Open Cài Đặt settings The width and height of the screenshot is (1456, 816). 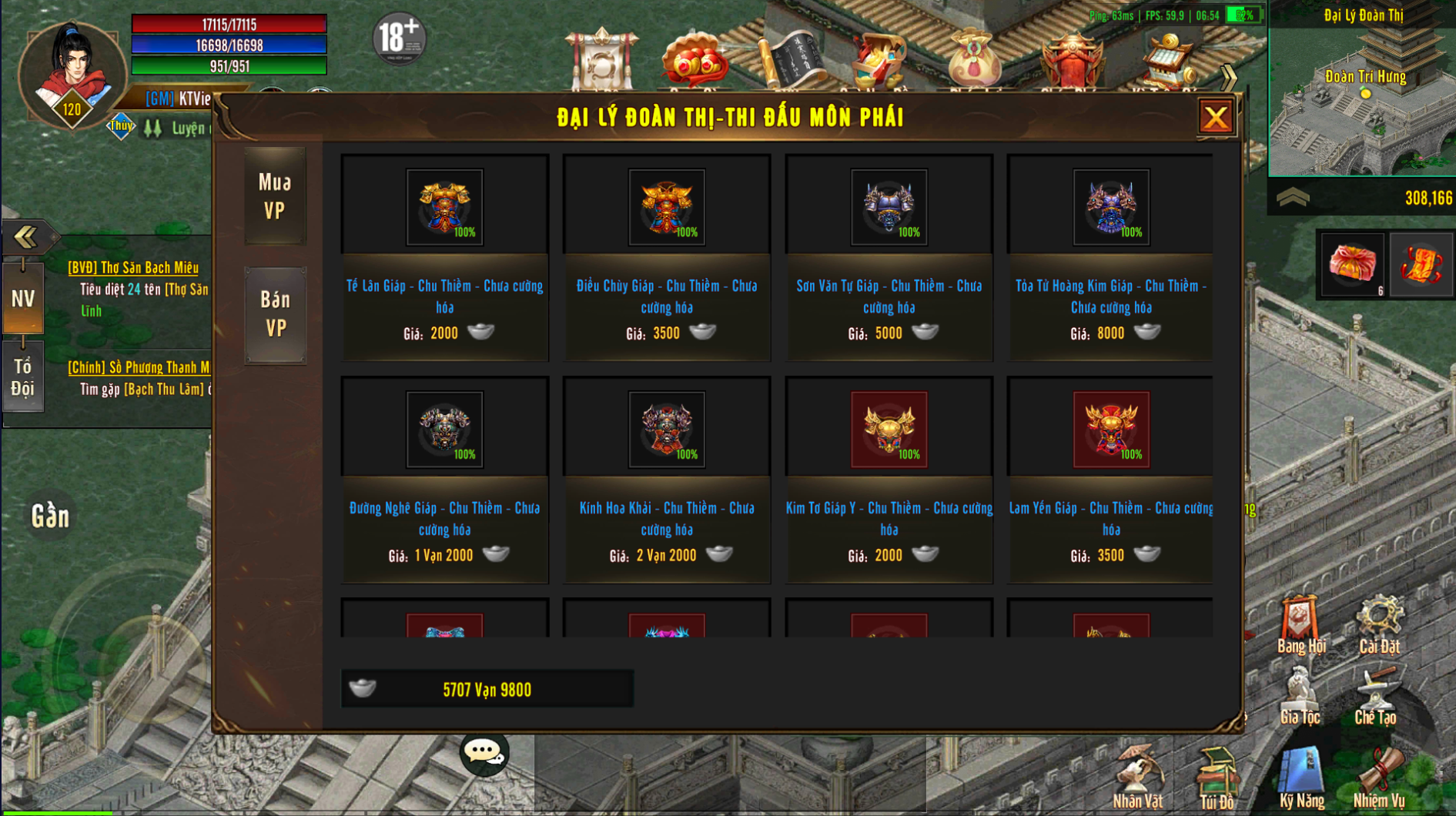click(1378, 624)
